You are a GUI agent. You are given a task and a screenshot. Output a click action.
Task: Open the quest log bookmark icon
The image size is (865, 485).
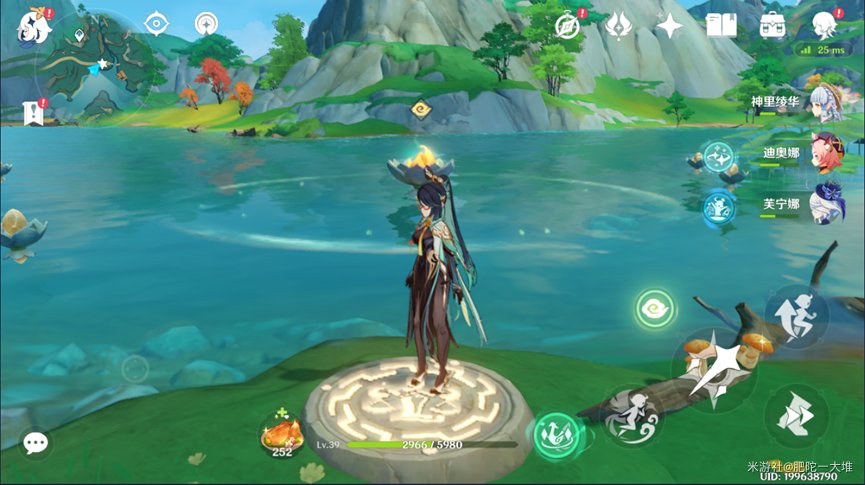click(x=33, y=113)
